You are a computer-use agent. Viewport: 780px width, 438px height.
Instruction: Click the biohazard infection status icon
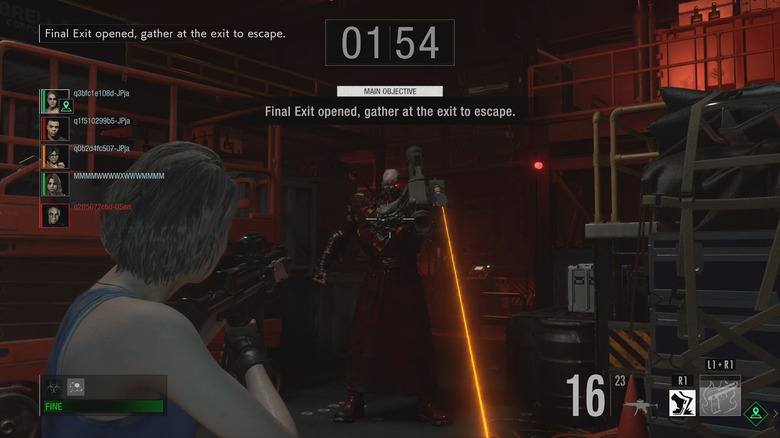coord(52,386)
